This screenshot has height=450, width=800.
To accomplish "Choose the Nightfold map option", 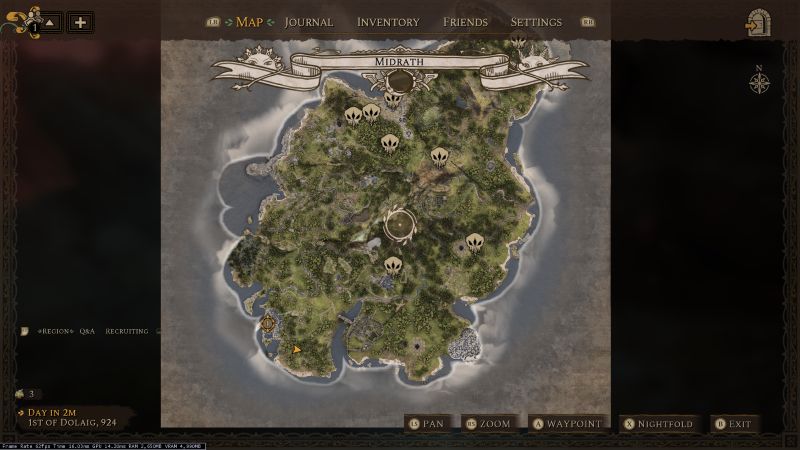I will pos(659,424).
